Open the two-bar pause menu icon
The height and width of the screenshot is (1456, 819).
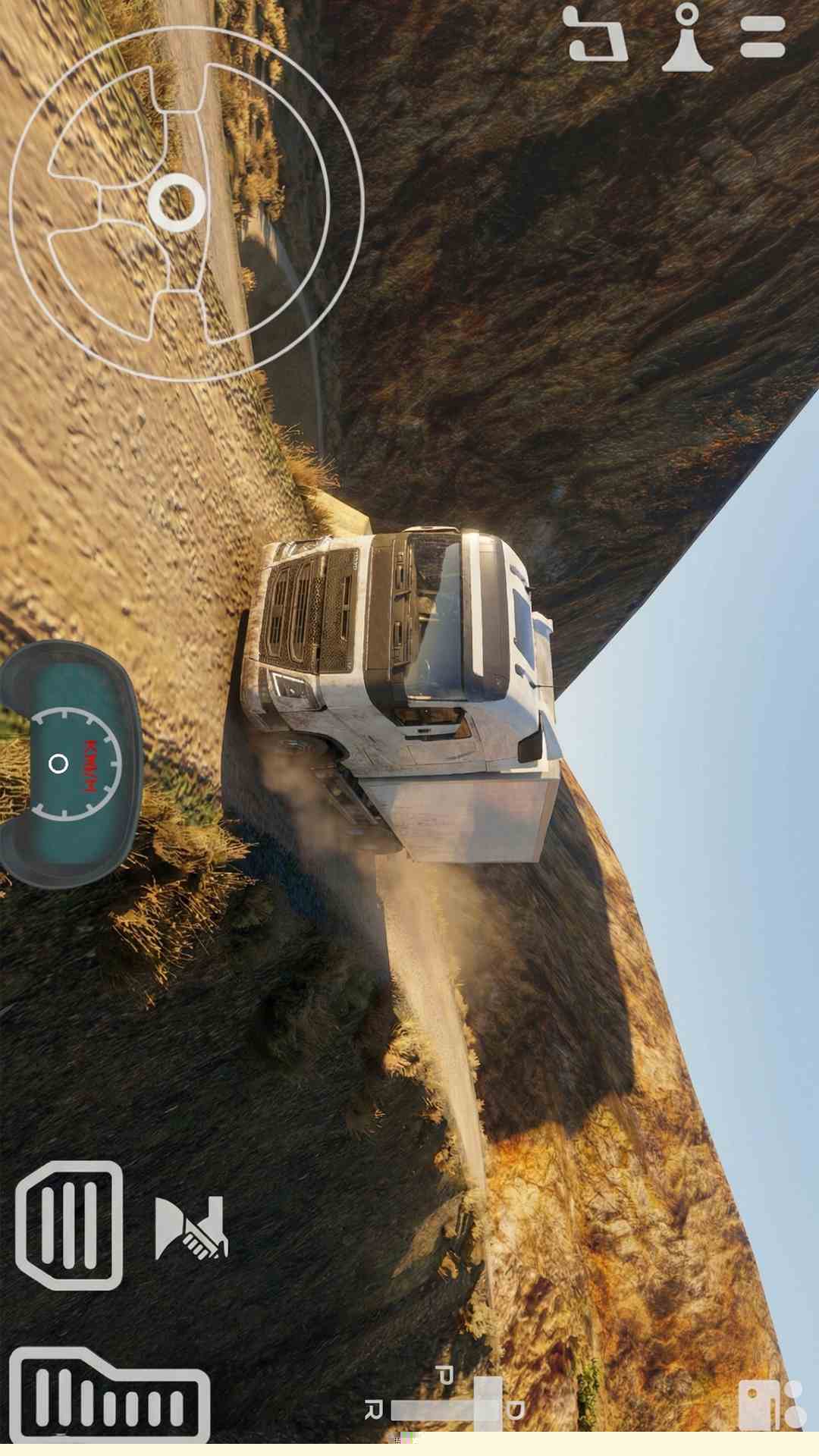[762, 36]
